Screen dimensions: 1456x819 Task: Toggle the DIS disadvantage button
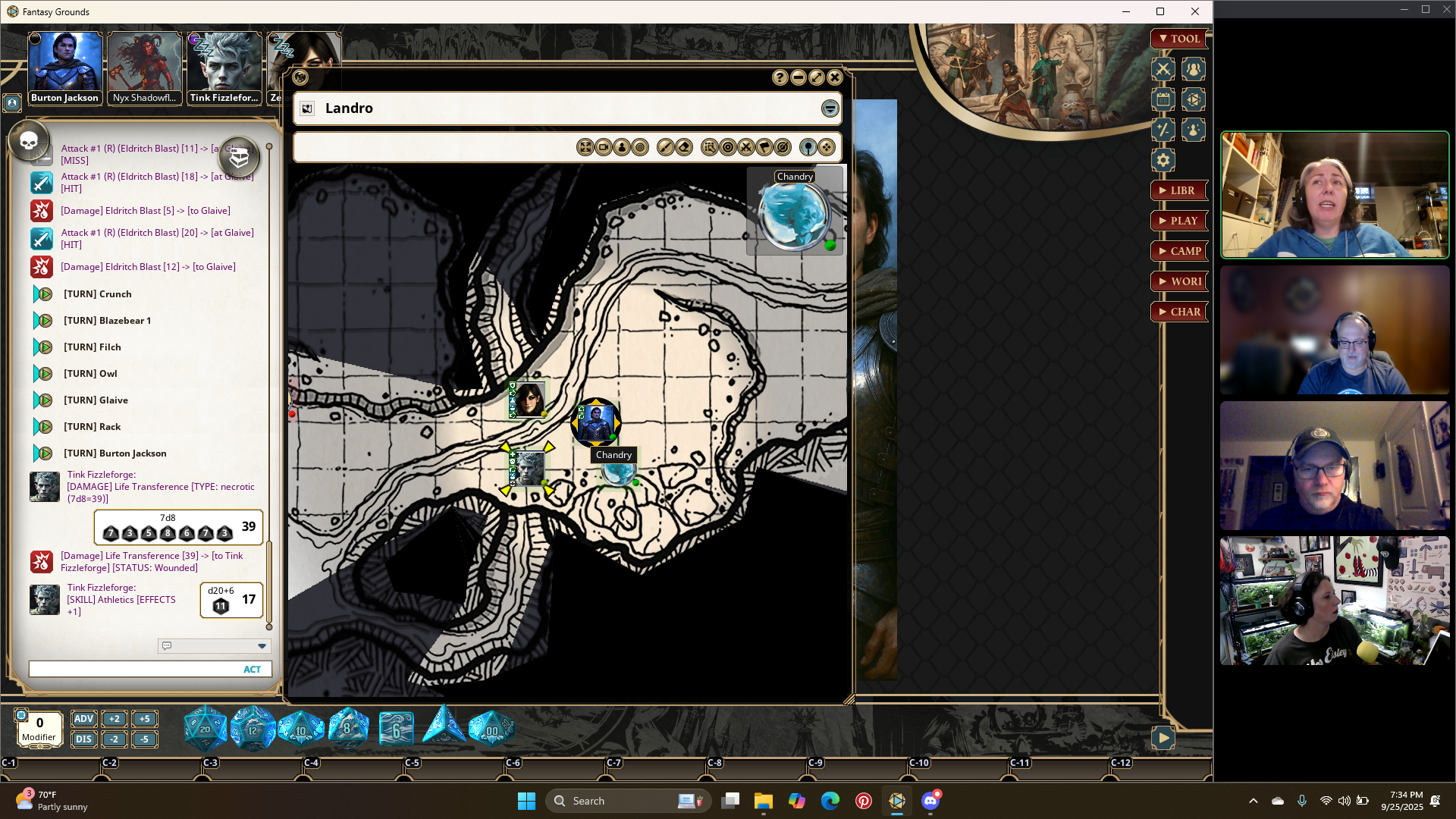83,739
